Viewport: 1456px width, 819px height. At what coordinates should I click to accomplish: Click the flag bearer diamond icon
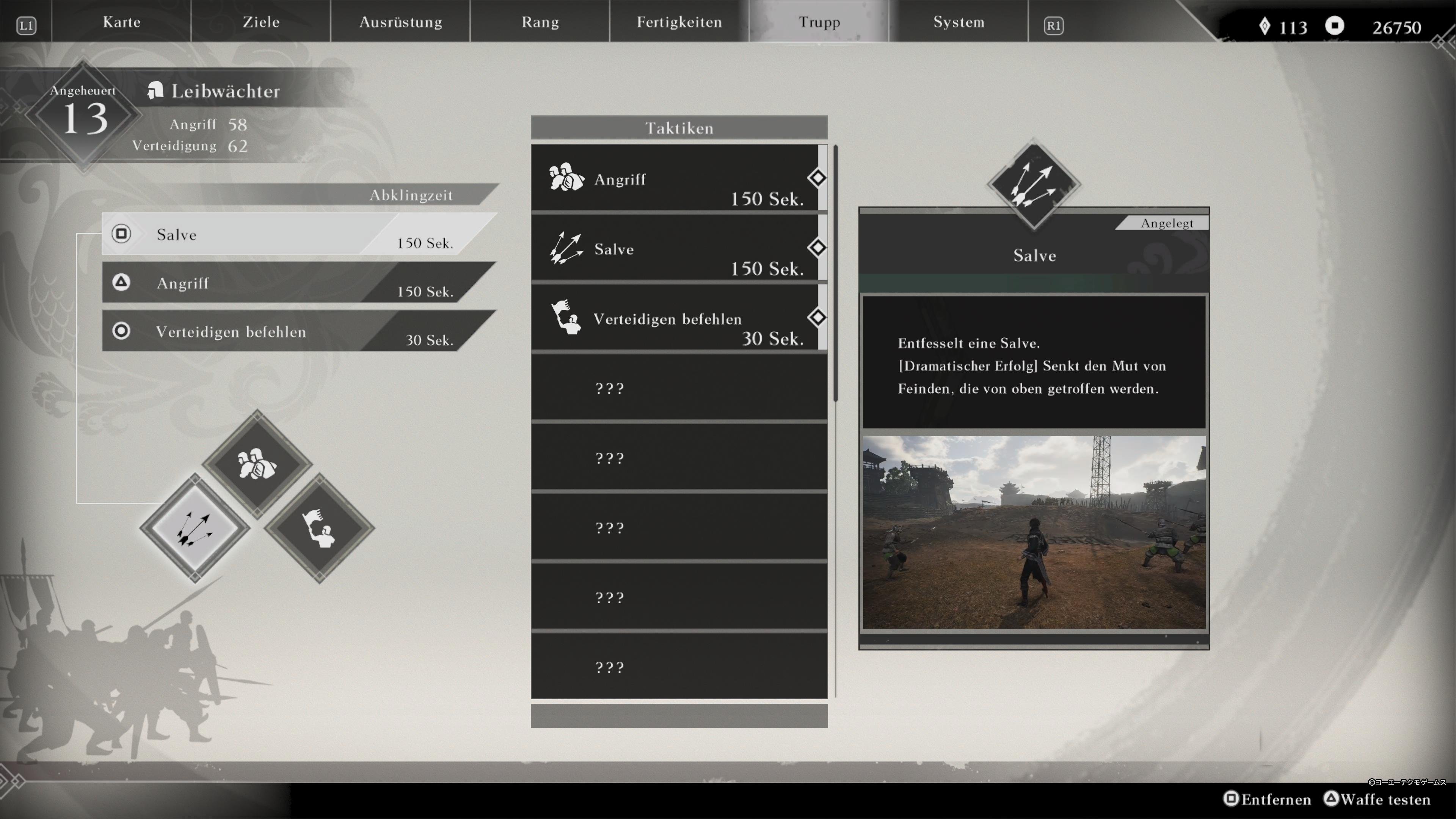(x=319, y=528)
